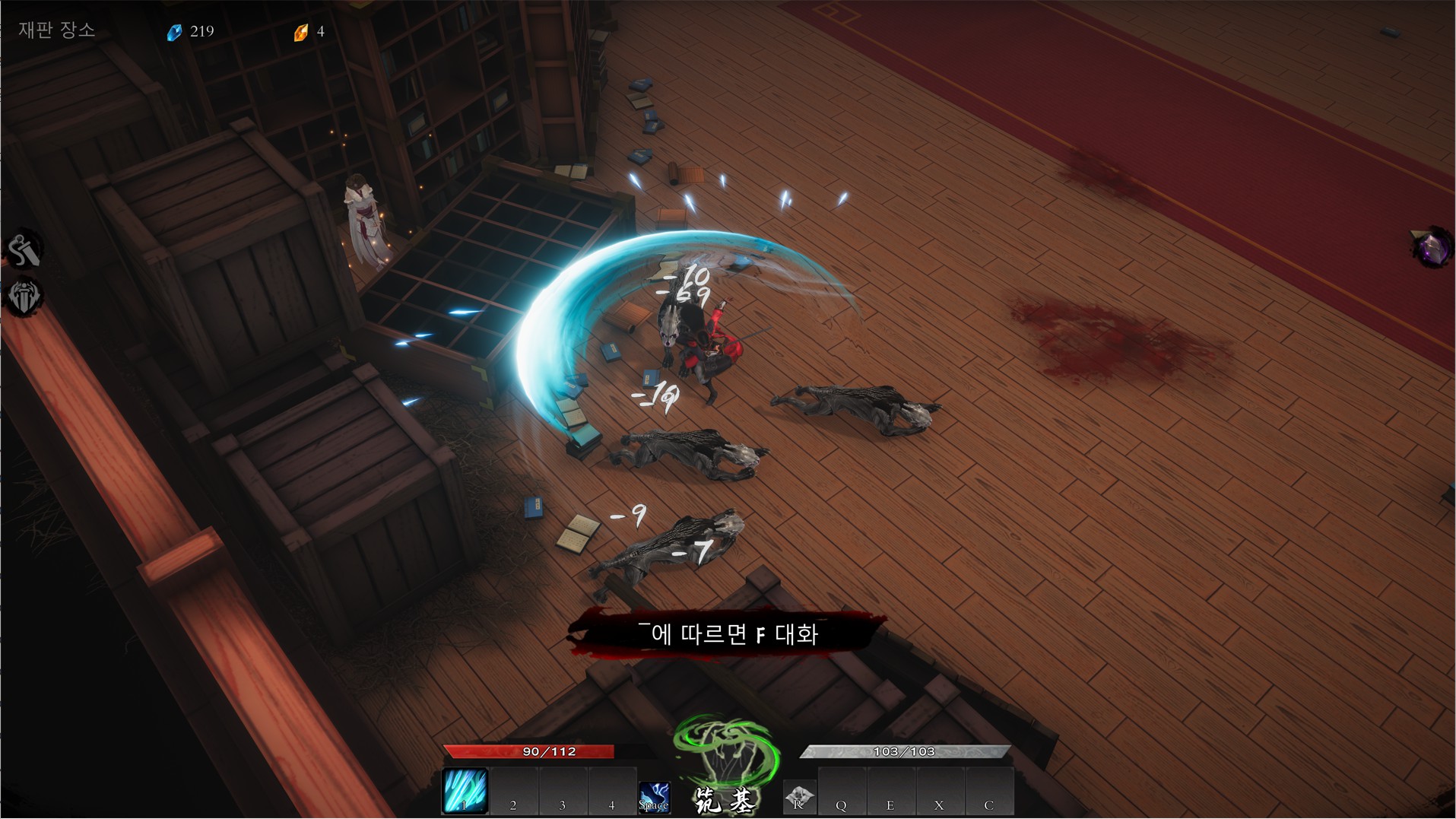Select the purple crystal orb indicator
Image resolution: width=1456 pixels, height=819 pixels.
click(1432, 247)
